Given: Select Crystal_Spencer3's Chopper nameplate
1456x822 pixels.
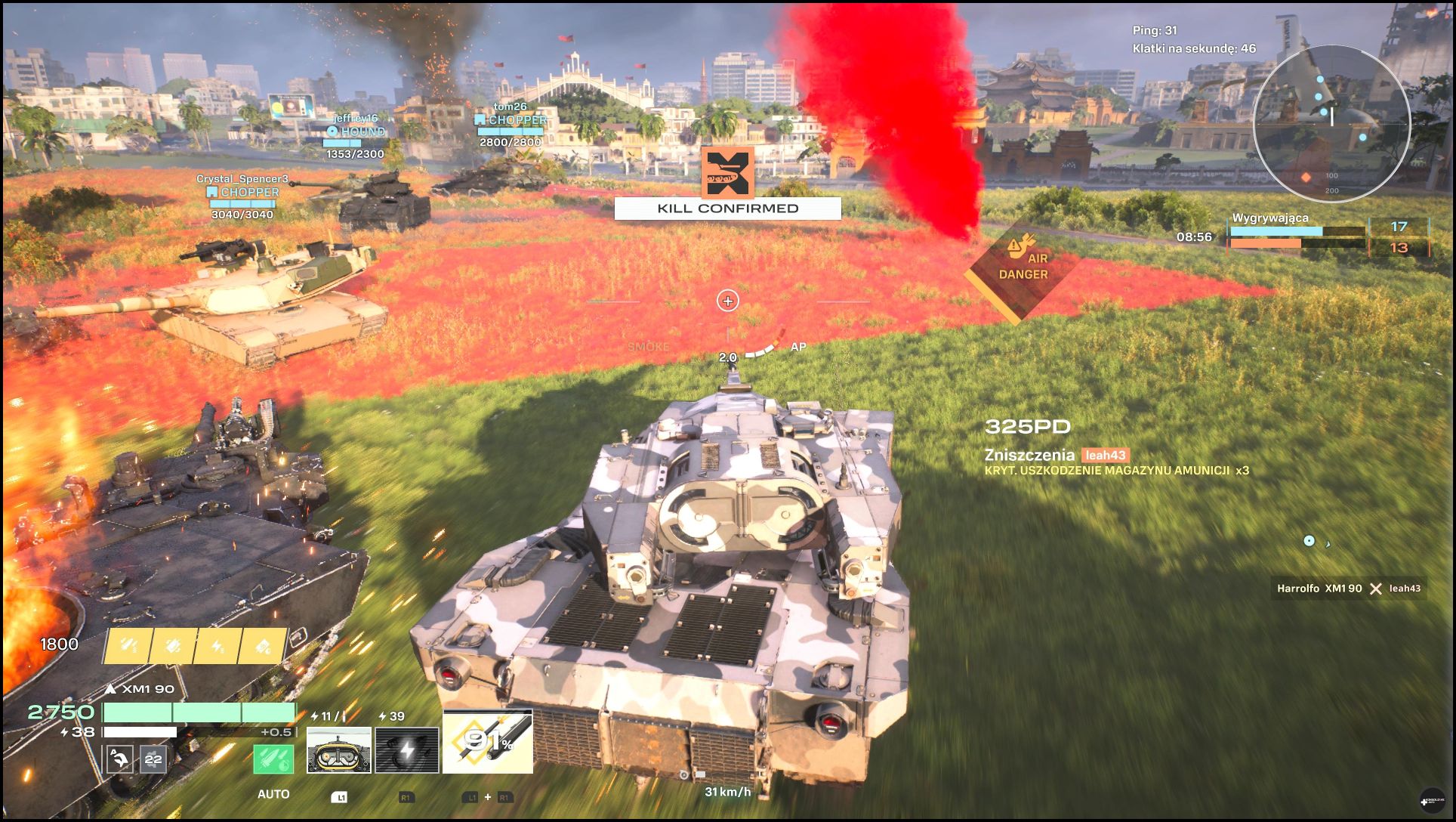Looking at the screenshot, I should click(242, 193).
